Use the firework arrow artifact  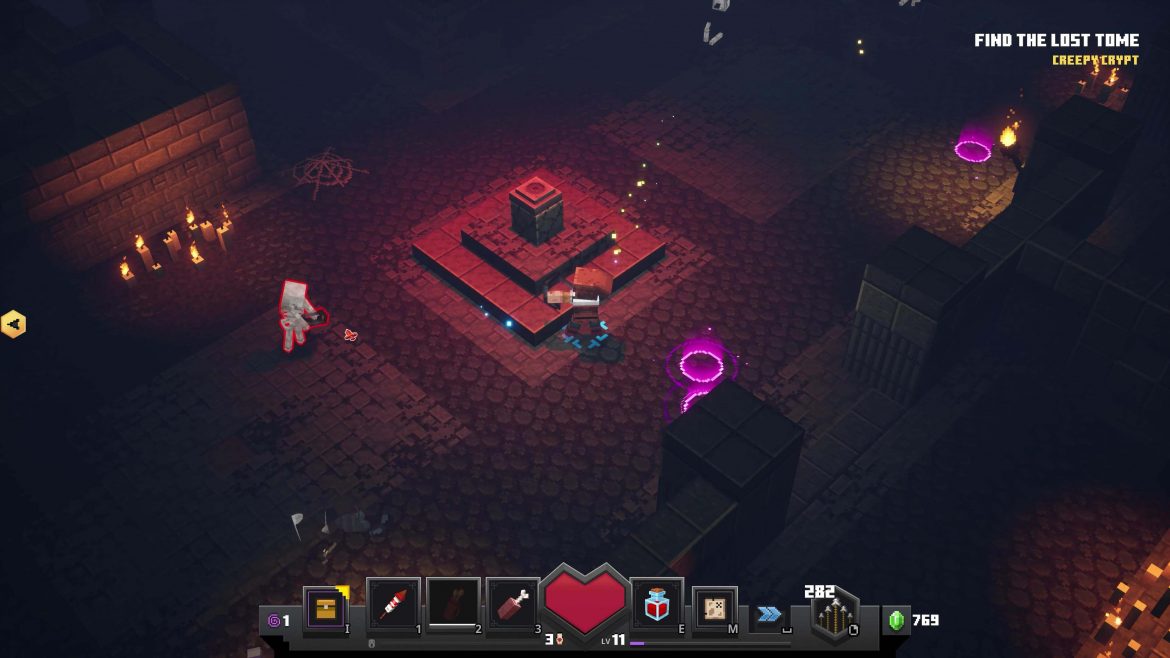[x=392, y=604]
